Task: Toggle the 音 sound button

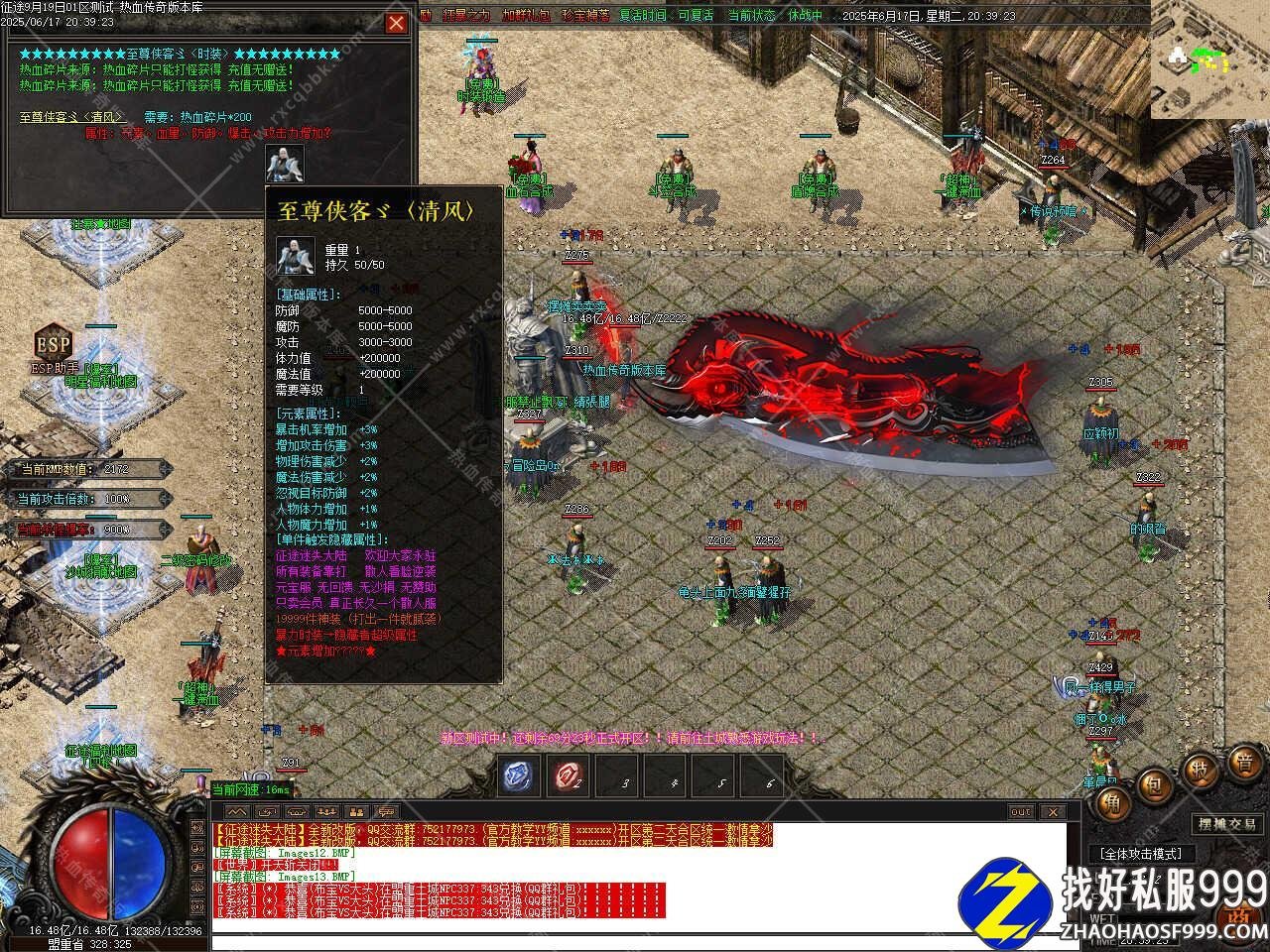Action: (x=1243, y=763)
